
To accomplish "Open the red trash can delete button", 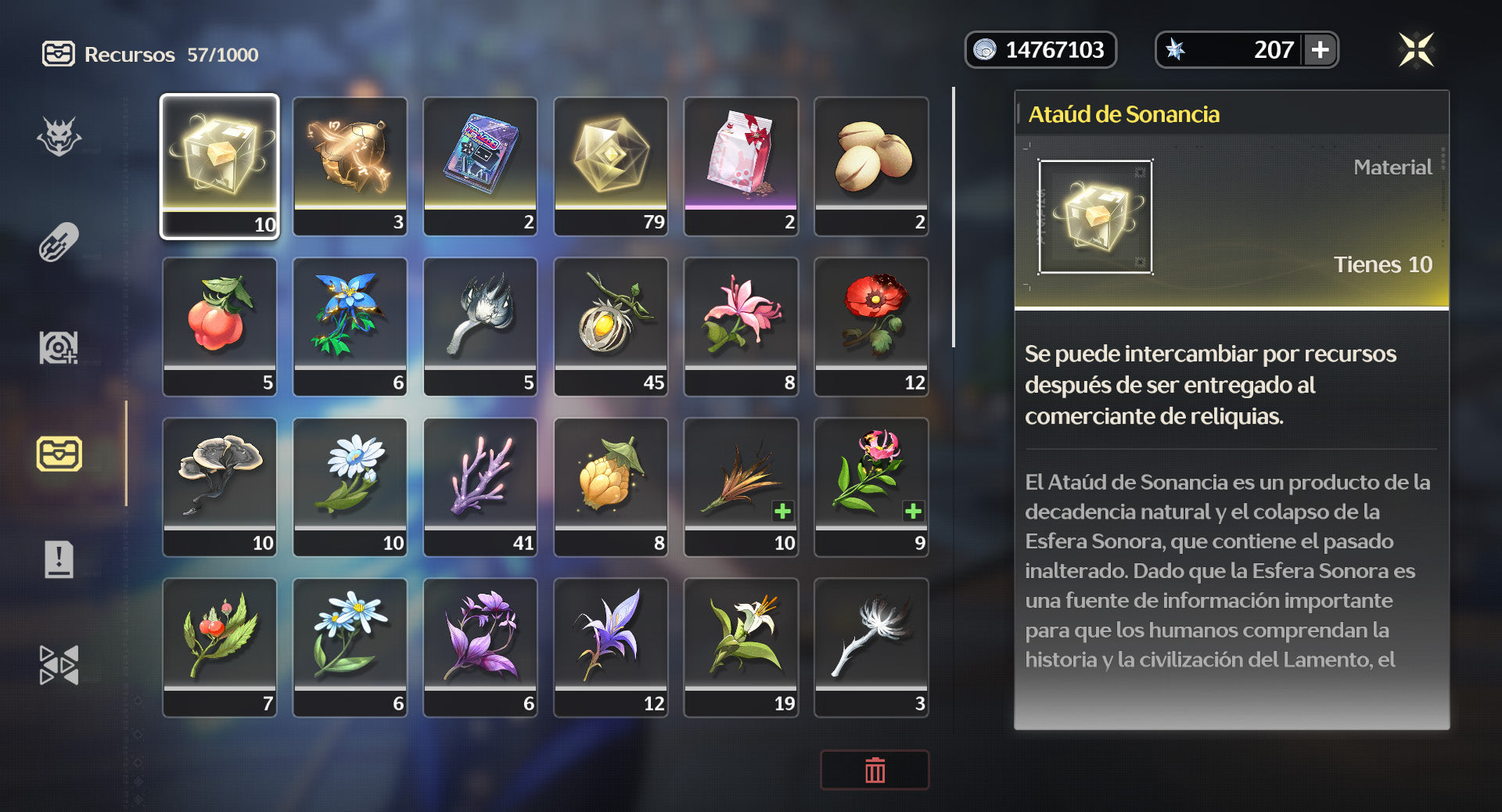I will tap(875, 771).
